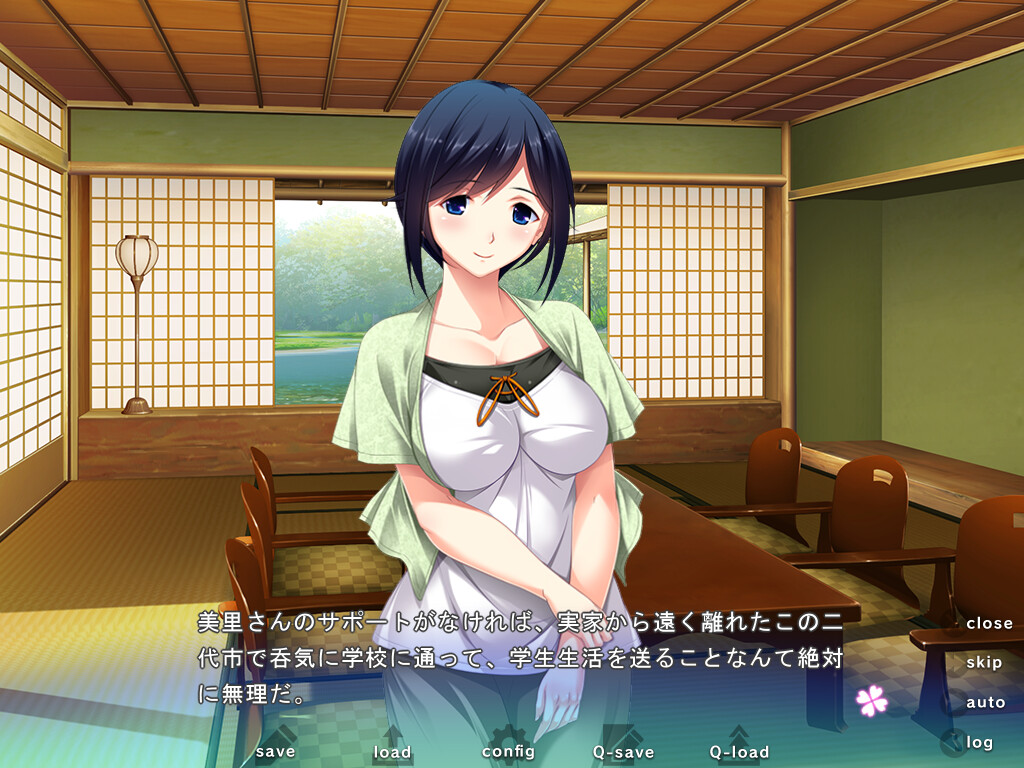
Task: Open the save menu
Action: pos(275,750)
